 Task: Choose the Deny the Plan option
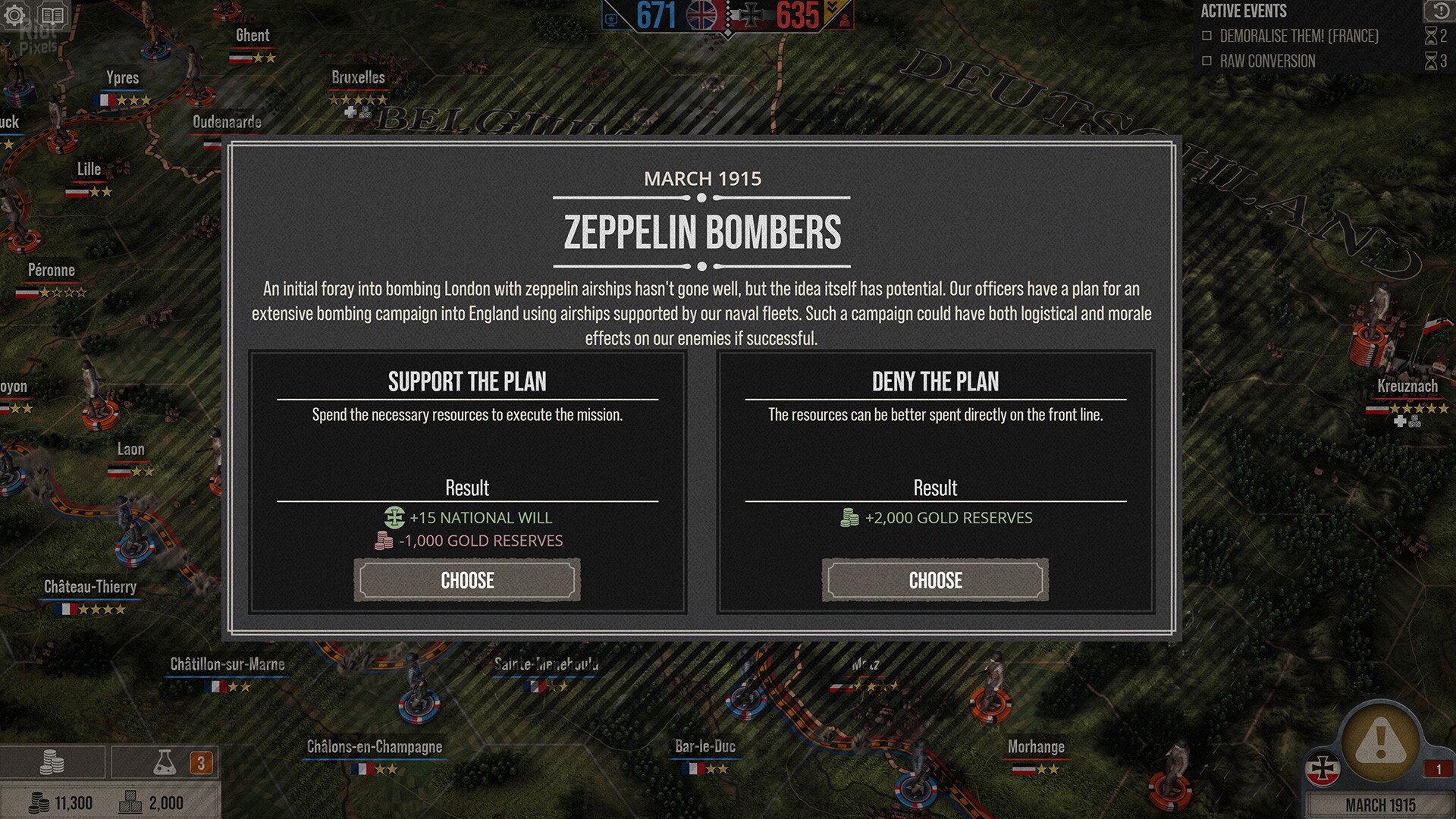[935, 581]
